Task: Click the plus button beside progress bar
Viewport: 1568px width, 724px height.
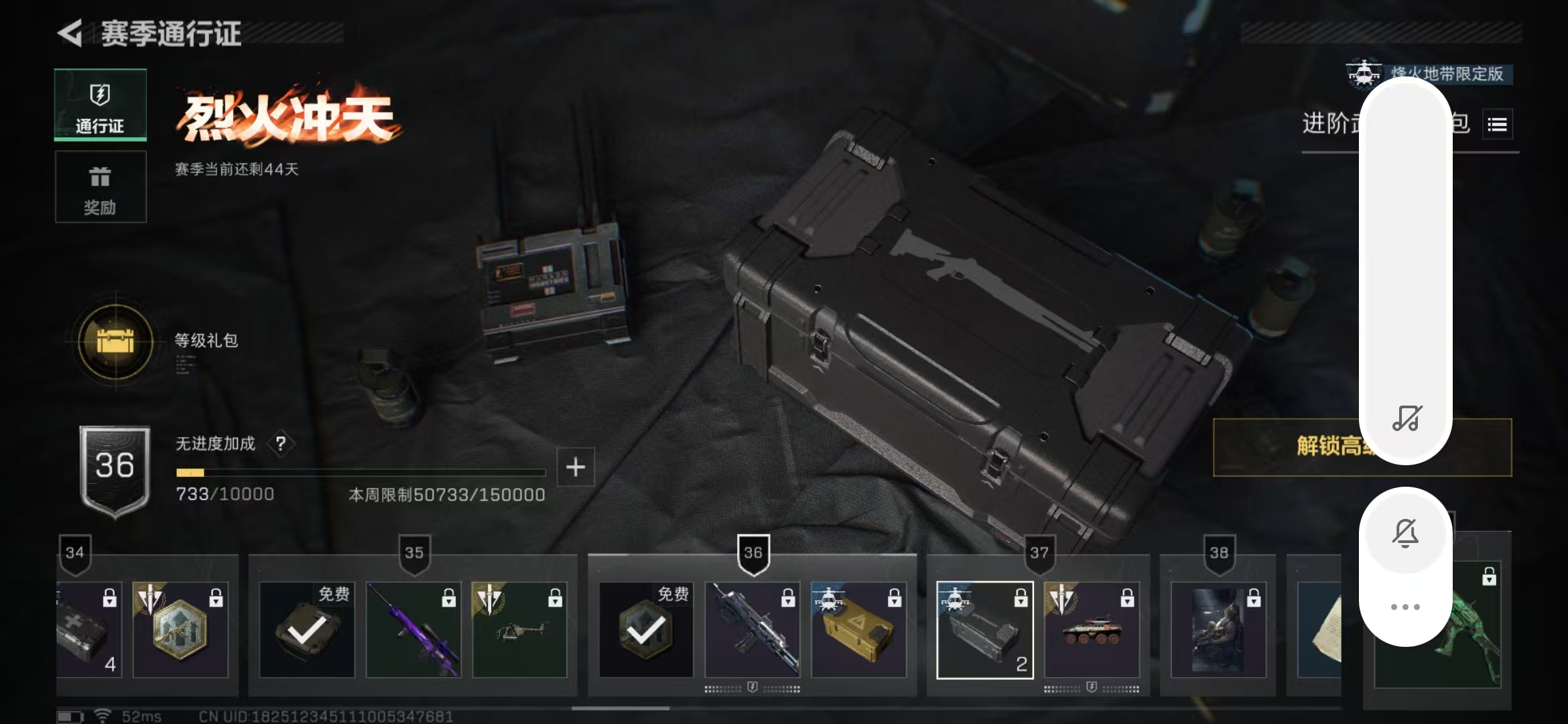Action: coord(576,467)
